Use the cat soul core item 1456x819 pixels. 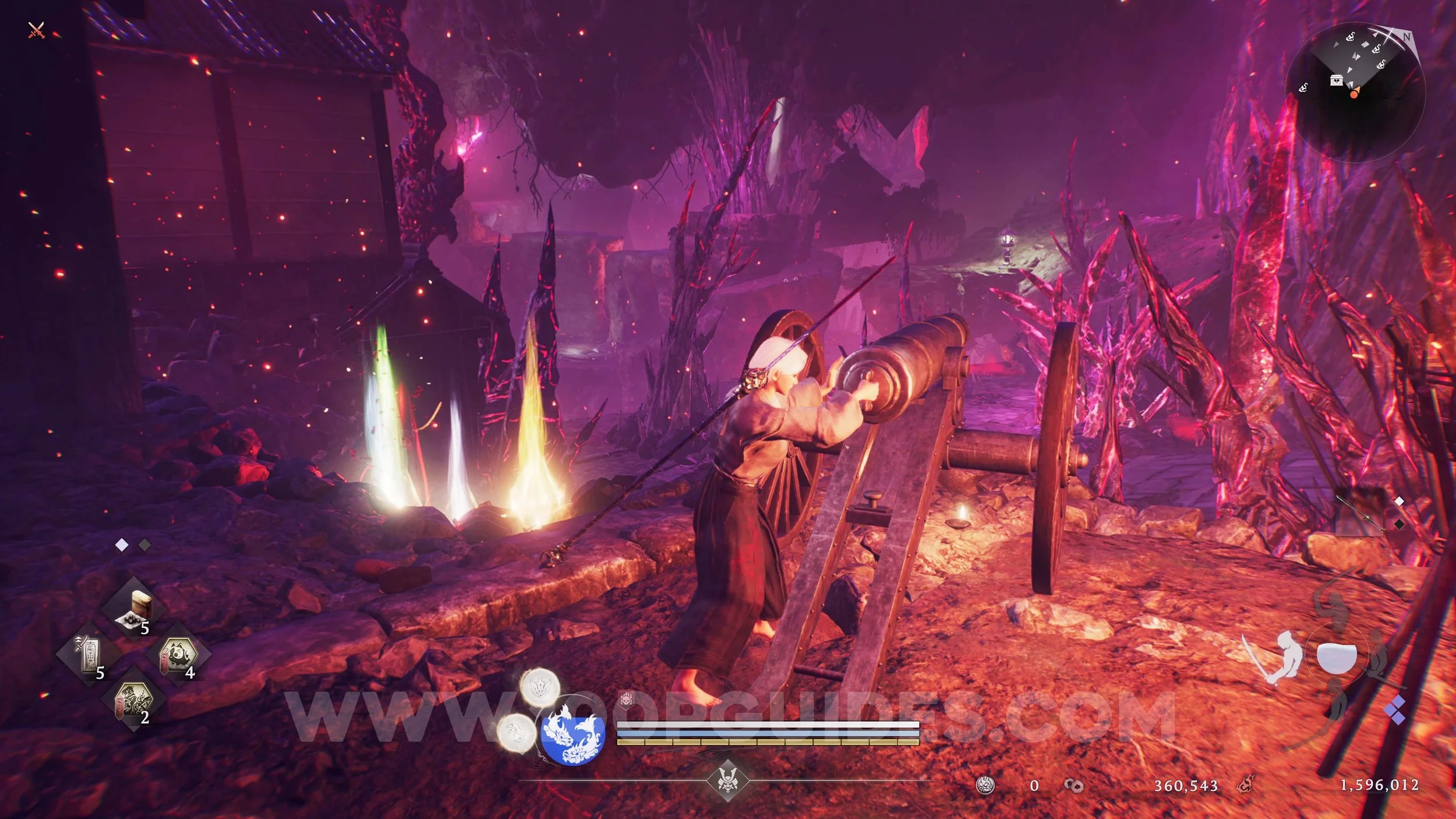click(179, 656)
